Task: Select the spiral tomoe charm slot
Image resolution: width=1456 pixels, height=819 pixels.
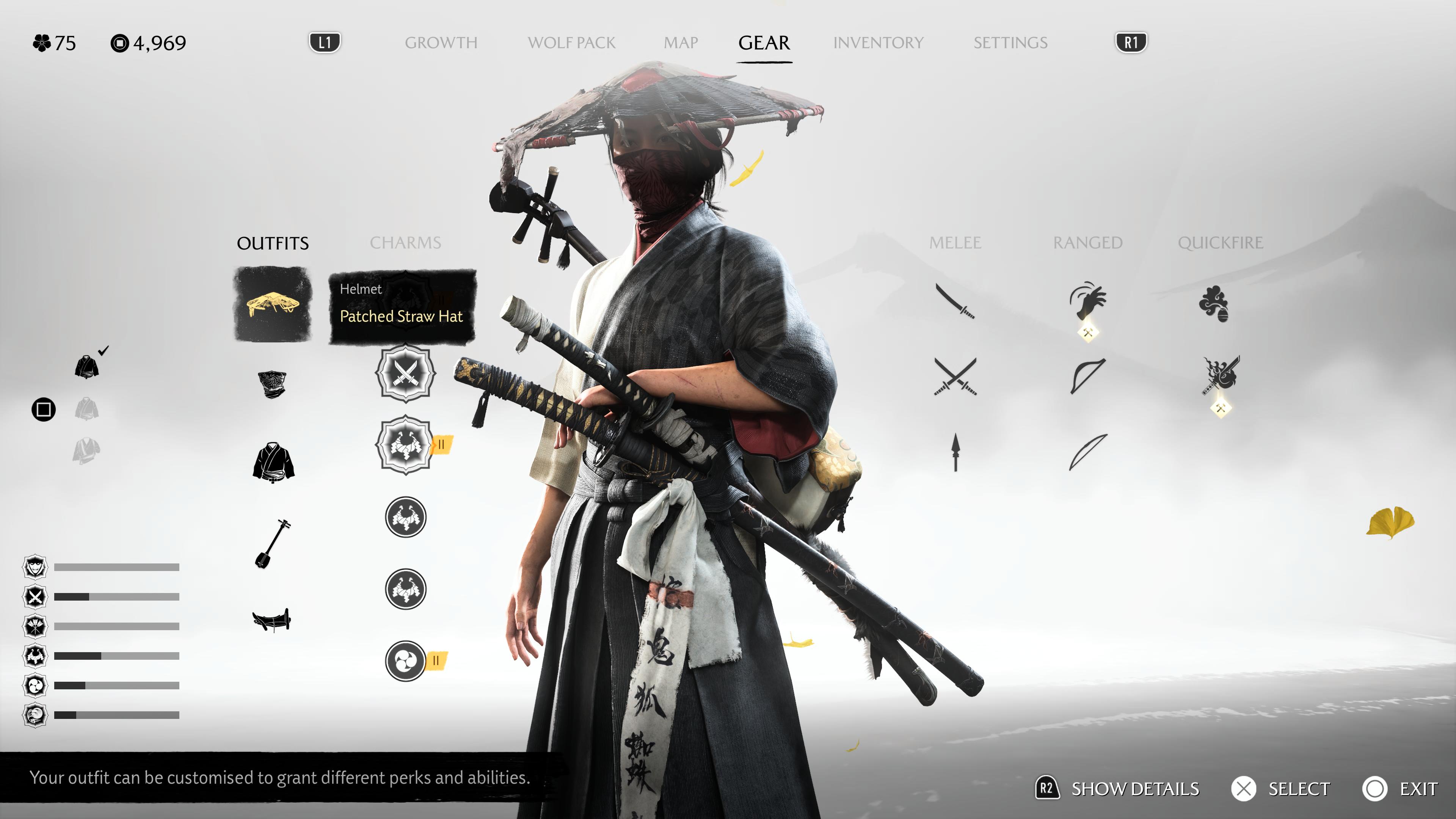Action: click(x=405, y=660)
